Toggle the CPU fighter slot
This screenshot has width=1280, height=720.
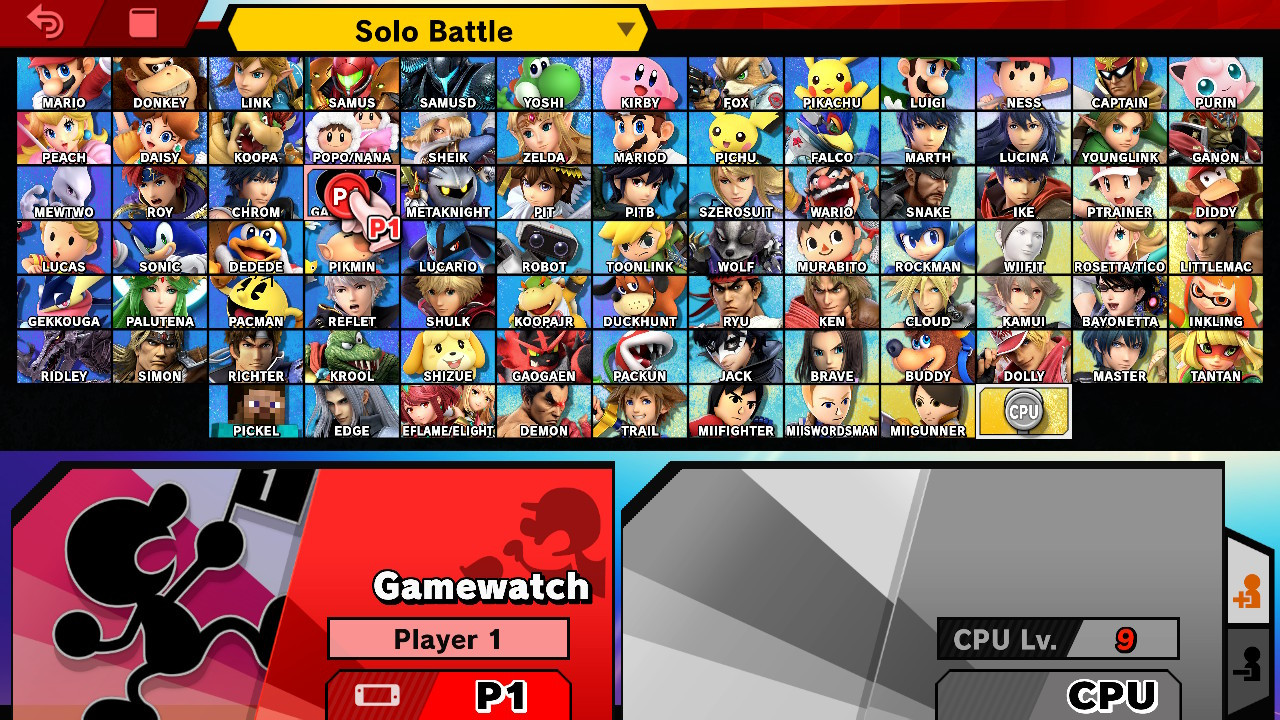click(1023, 410)
